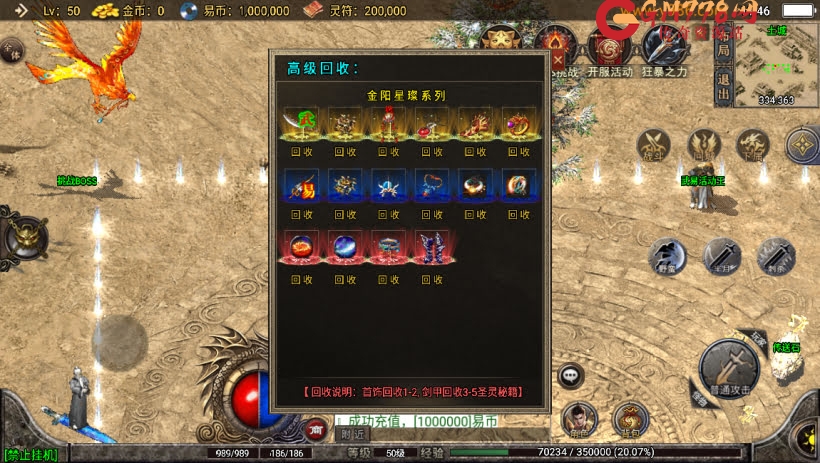Screen dimensions: 820x463
Task: Click the 退出 exit button
Action: [723, 81]
